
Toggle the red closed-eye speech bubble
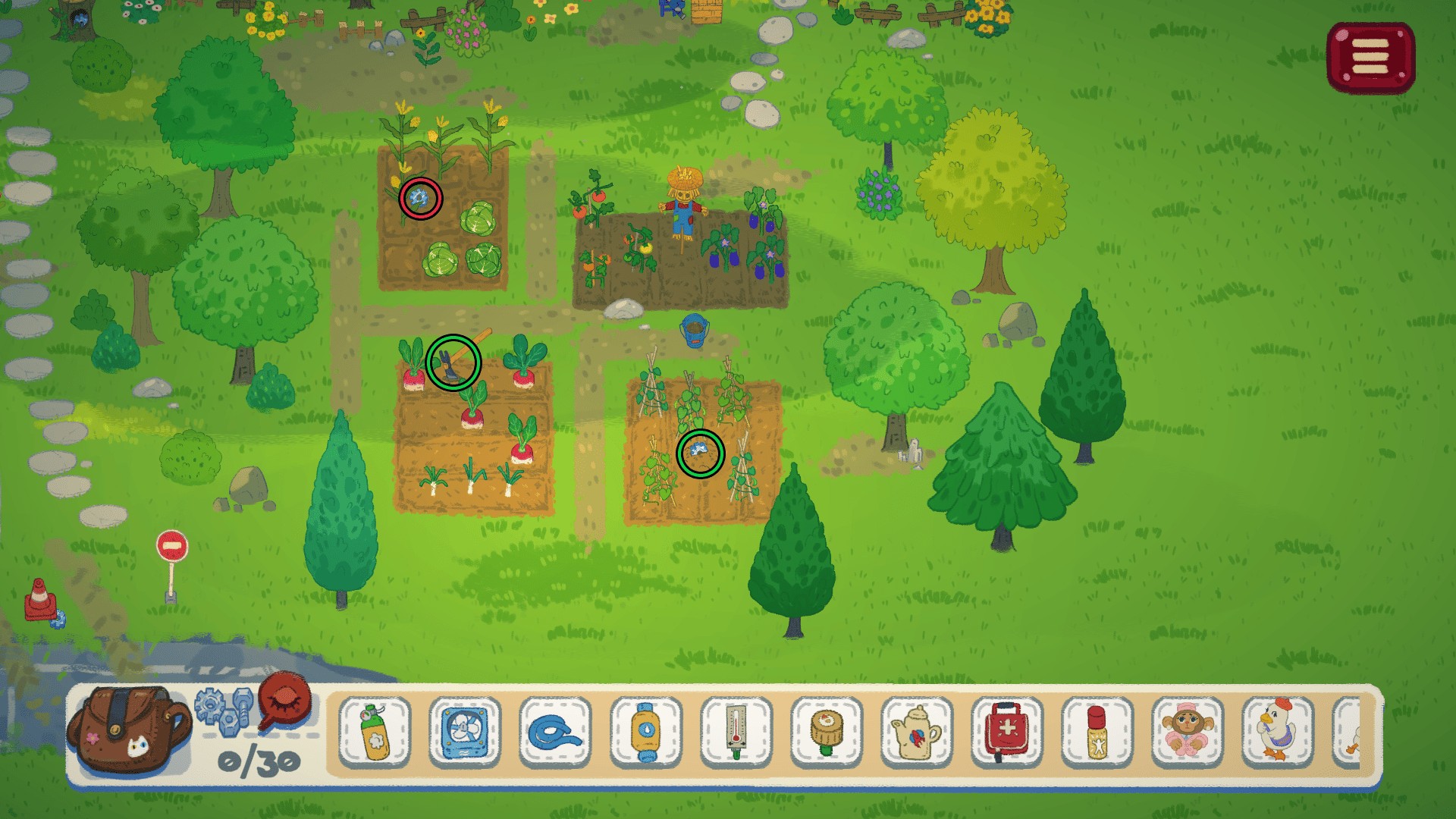point(285,700)
